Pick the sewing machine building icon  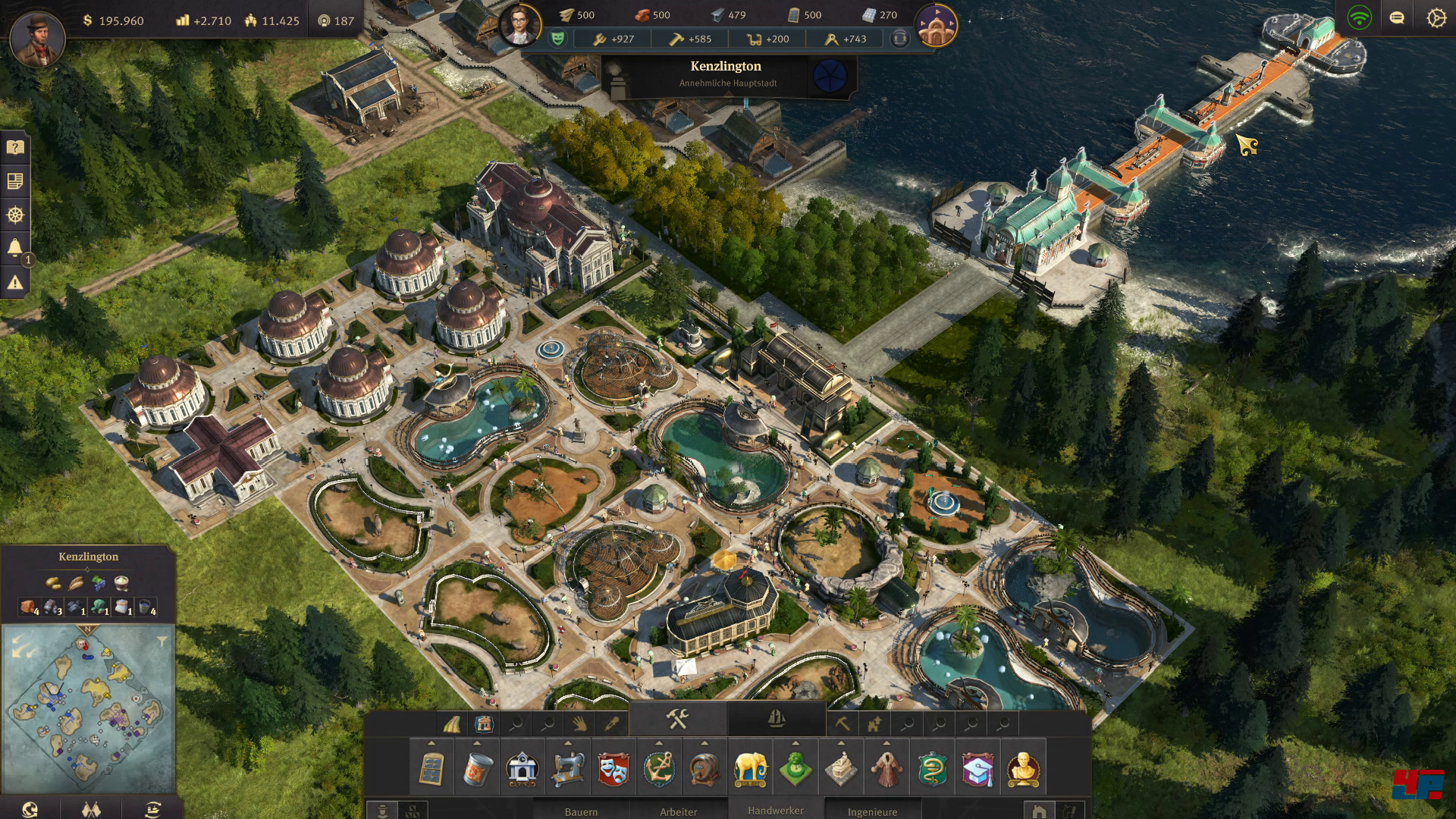pyautogui.click(x=568, y=769)
